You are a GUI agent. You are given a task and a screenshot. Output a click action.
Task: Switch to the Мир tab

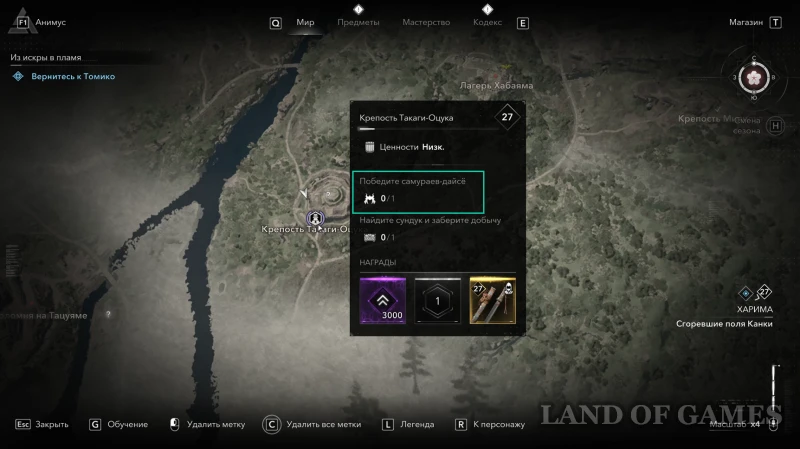pyautogui.click(x=305, y=22)
